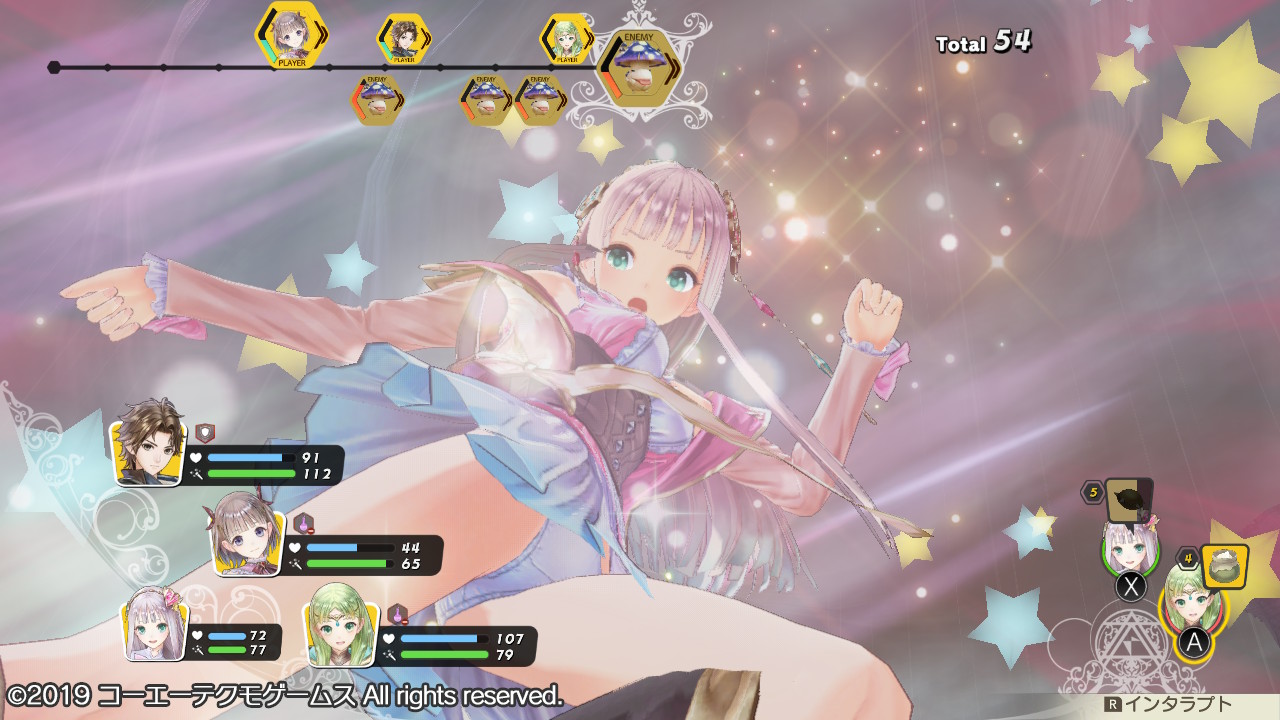Image resolution: width=1280 pixels, height=720 pixels.
Task: Select the brown-haired girl's turn marker on timeline
Action: (x=291, y=35)
